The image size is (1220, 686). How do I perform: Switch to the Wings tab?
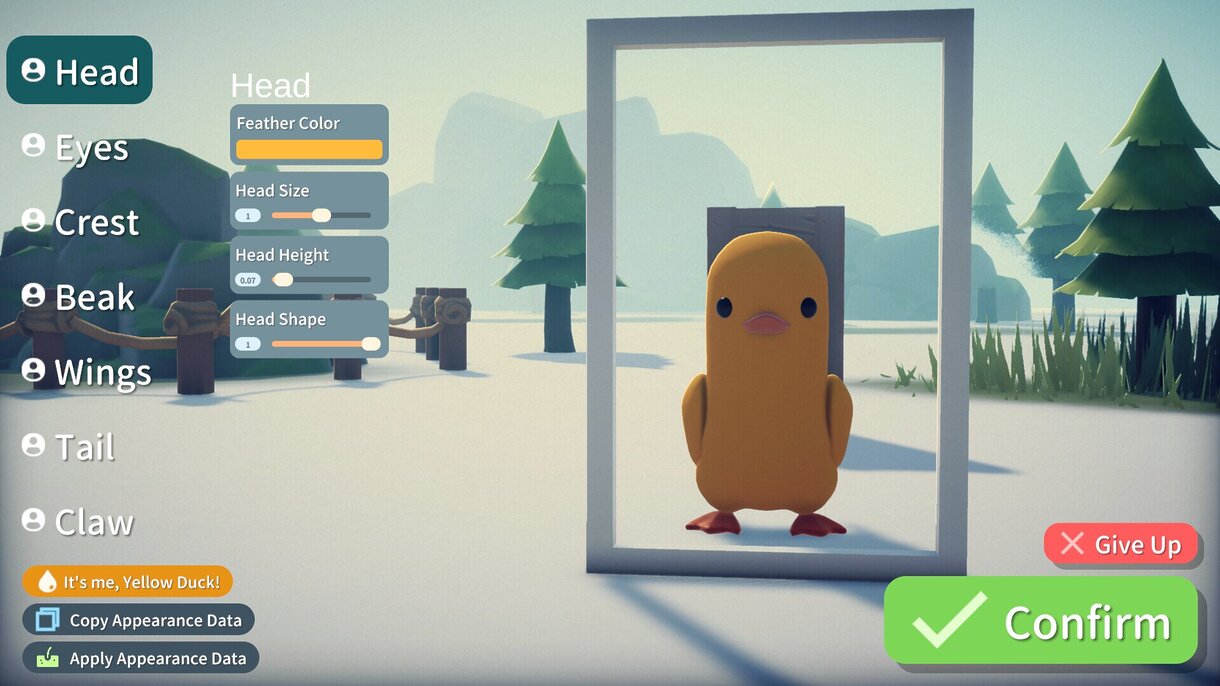tap(87, 372)
